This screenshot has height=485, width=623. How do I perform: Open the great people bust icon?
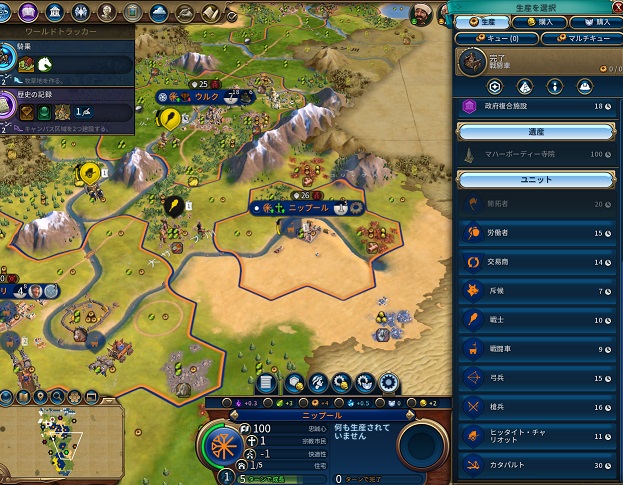tap(103, 13)
